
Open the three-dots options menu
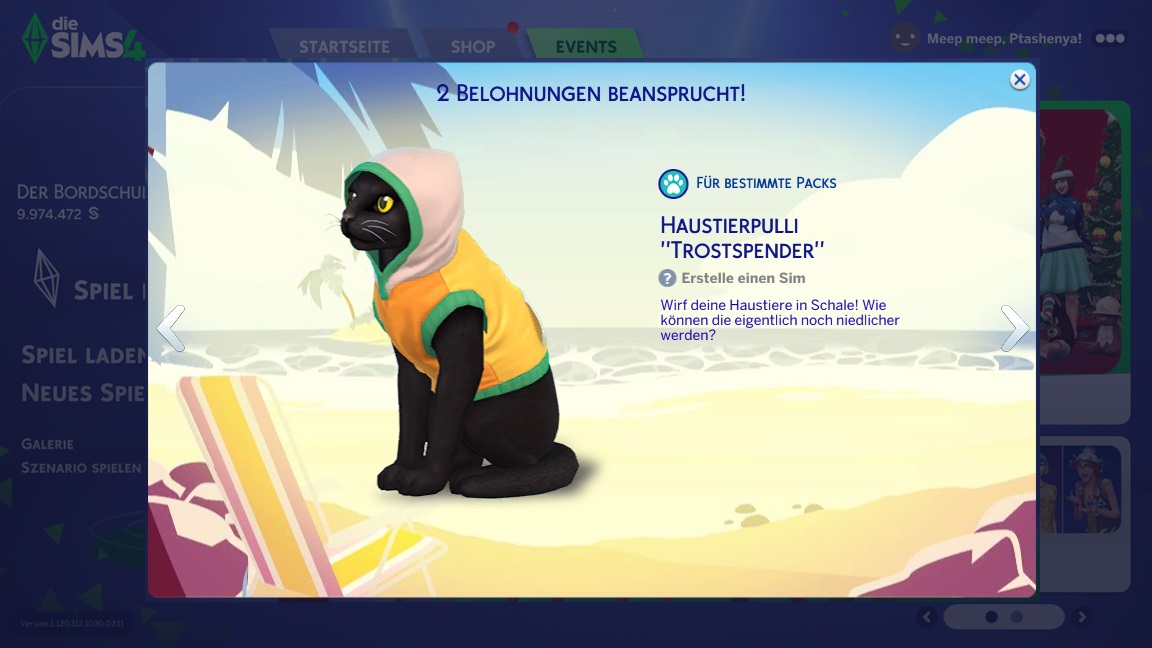[1110, 38]
